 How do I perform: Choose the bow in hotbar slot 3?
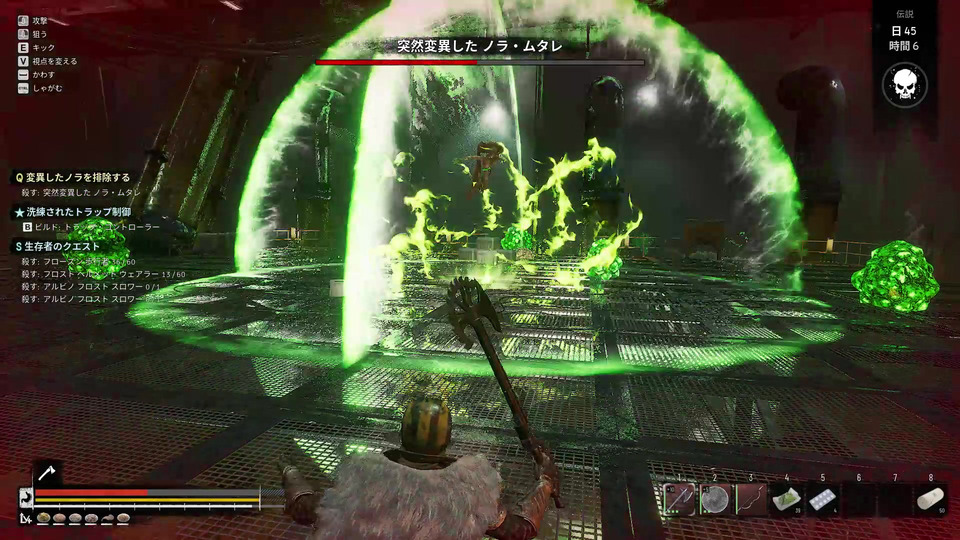coord(751,498)
